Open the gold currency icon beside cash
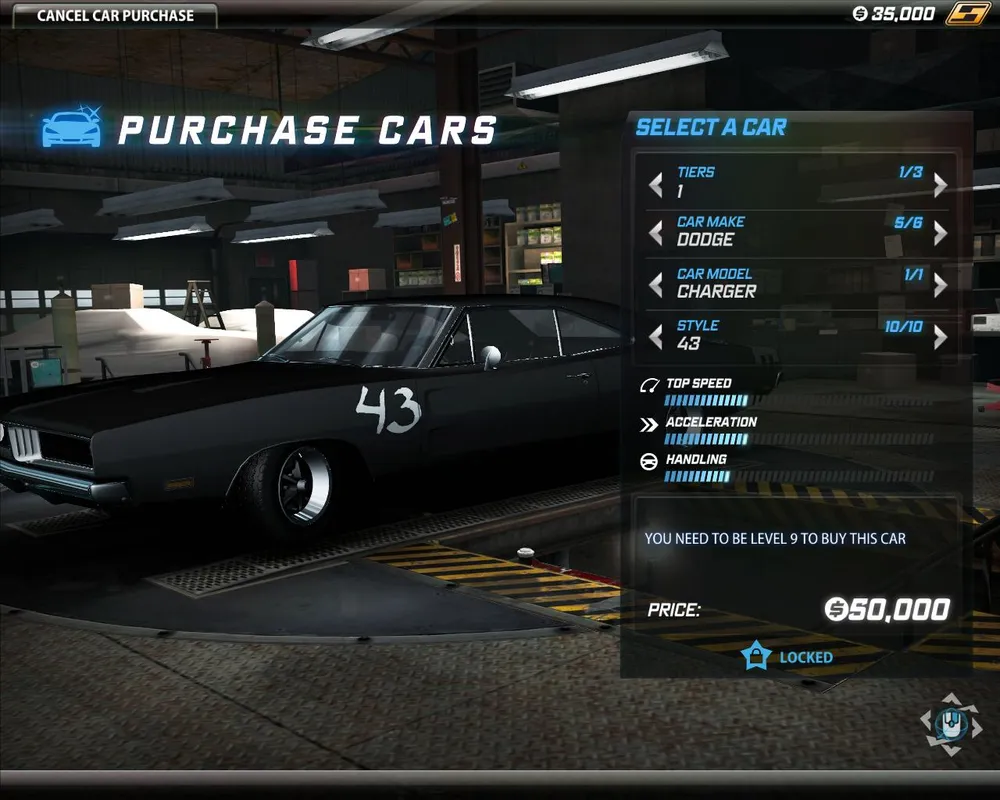1000x800 pixels. 967,14
